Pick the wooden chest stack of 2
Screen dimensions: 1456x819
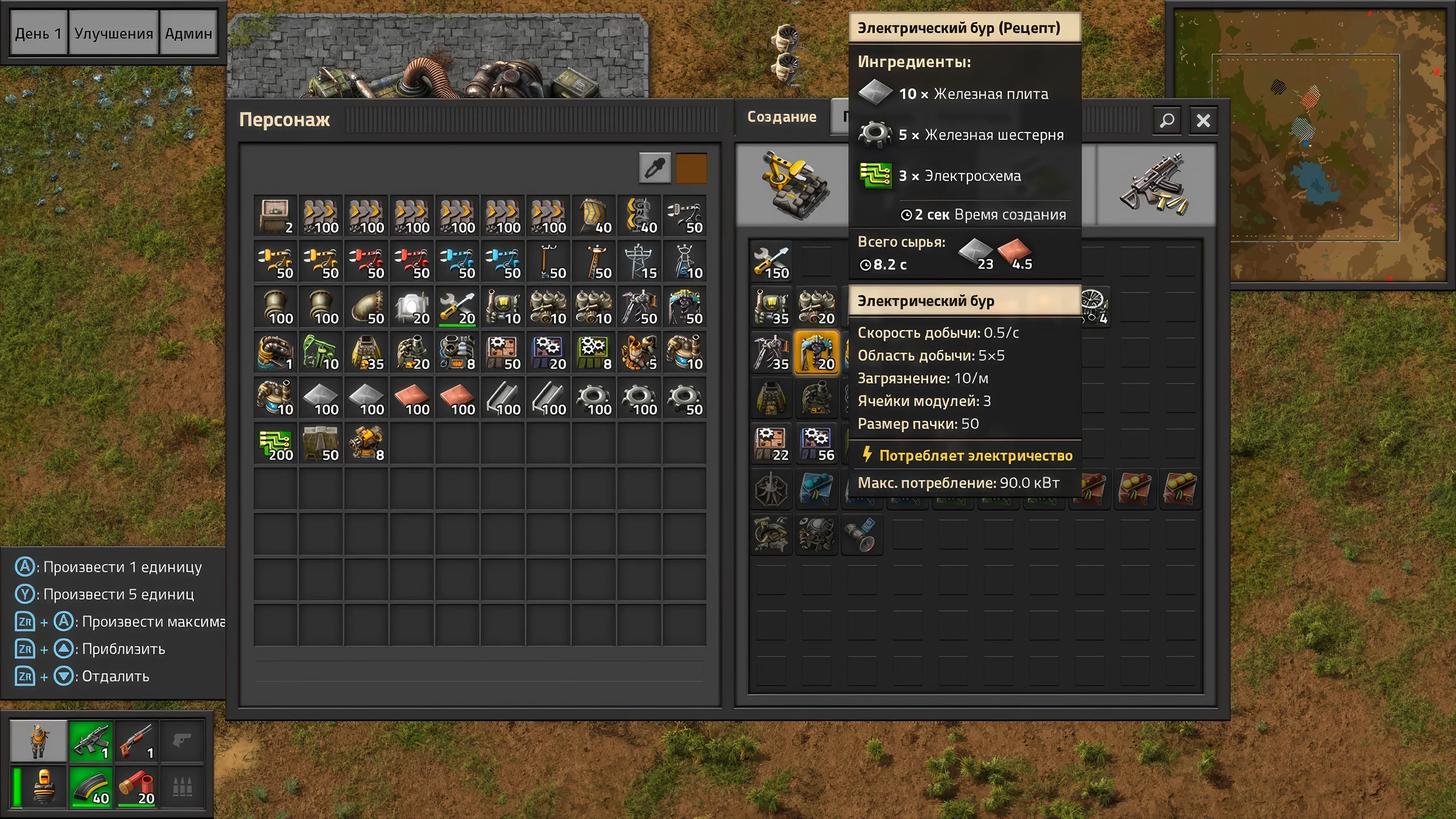click(275, 216)
